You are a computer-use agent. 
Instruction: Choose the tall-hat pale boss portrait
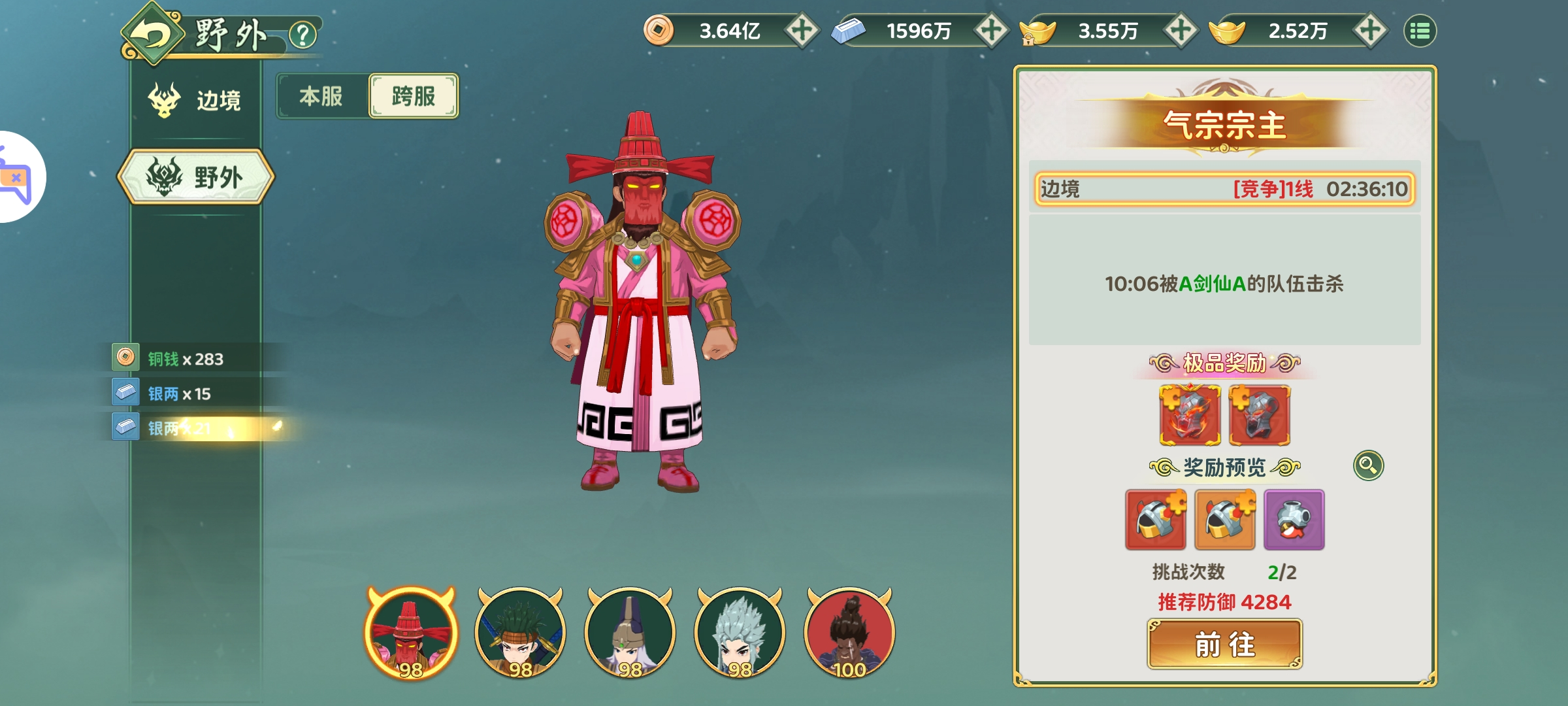point(630,633)
